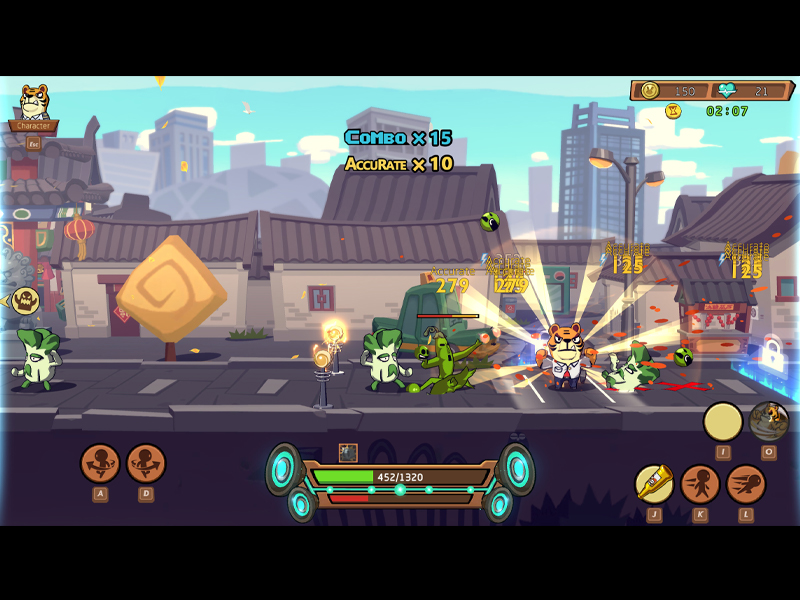Image resolution: width=800 pixels, height=600 pixels.
Task: Tap the blank yellow circle skill button
Action: 723,422
